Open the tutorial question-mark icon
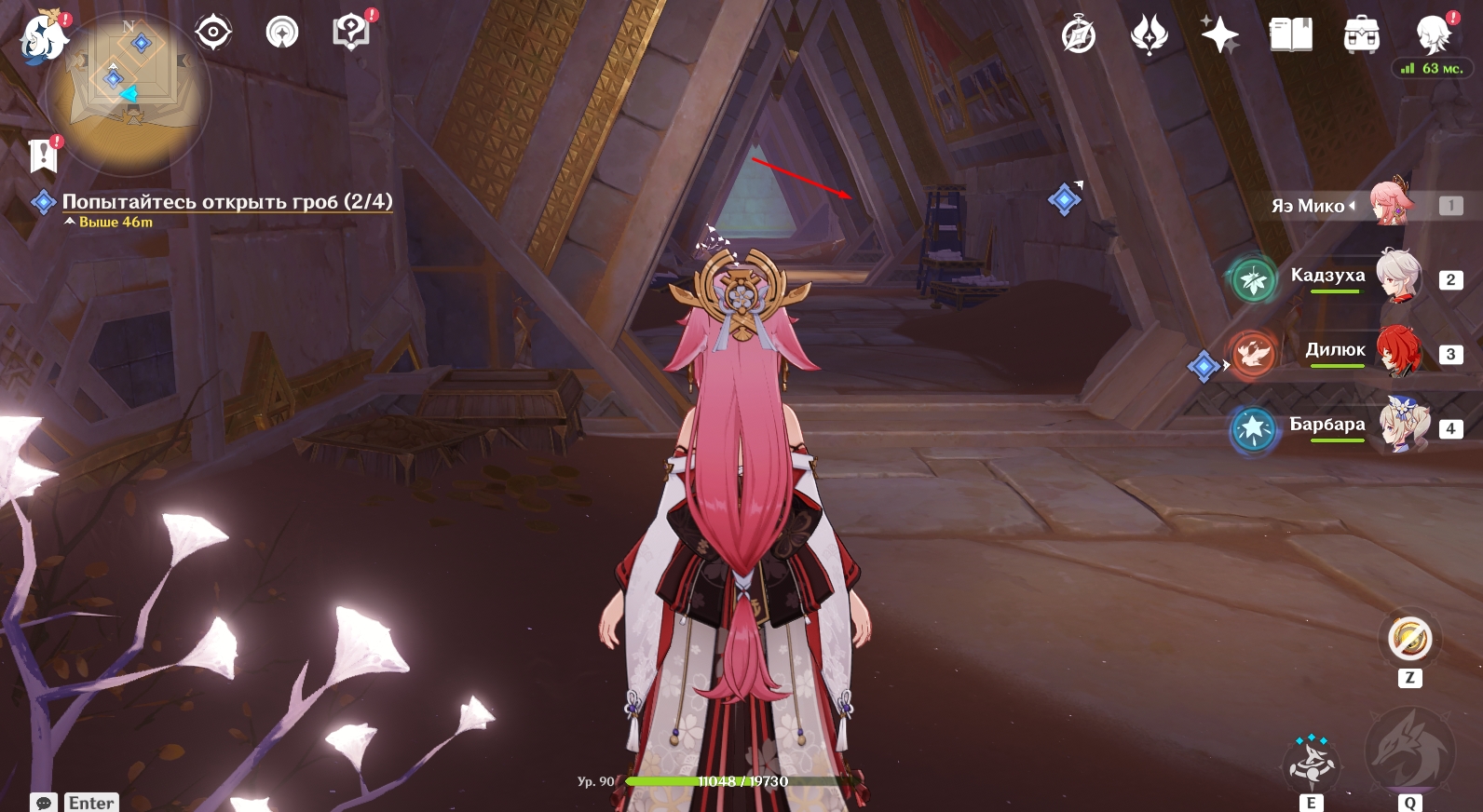This screenshot has width=1483, height=812. tap(351, 33)
